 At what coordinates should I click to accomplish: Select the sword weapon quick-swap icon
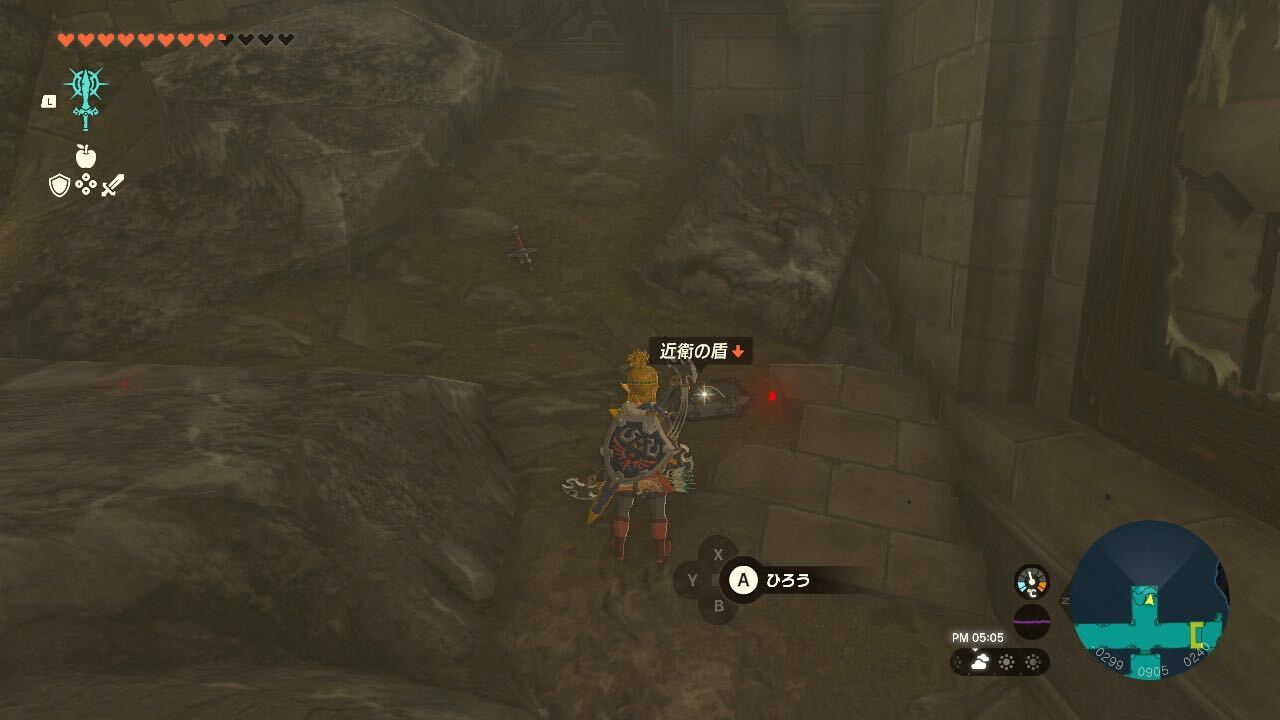pyautogui.click(x=112, y=185)
